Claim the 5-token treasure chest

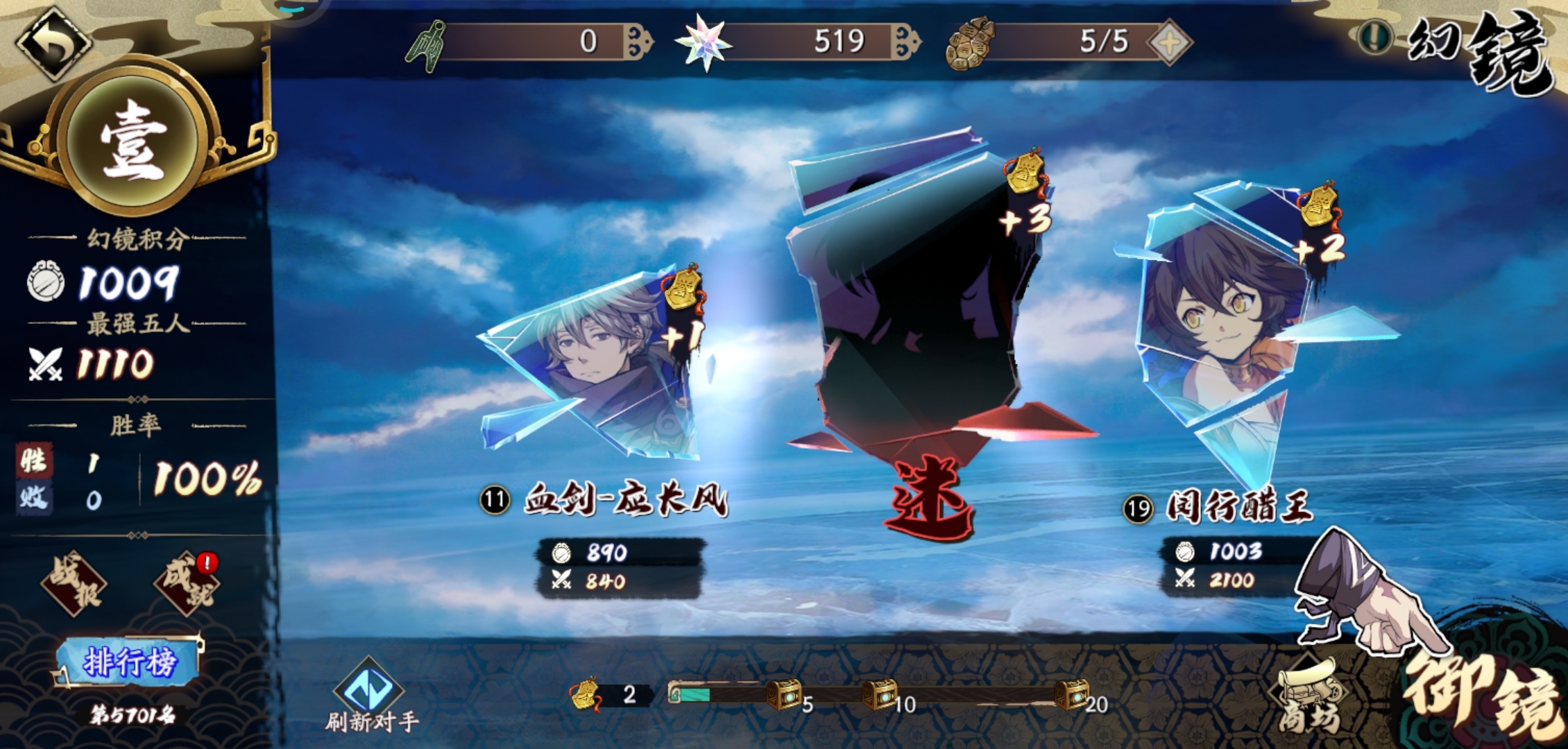[x=784, y=694]
